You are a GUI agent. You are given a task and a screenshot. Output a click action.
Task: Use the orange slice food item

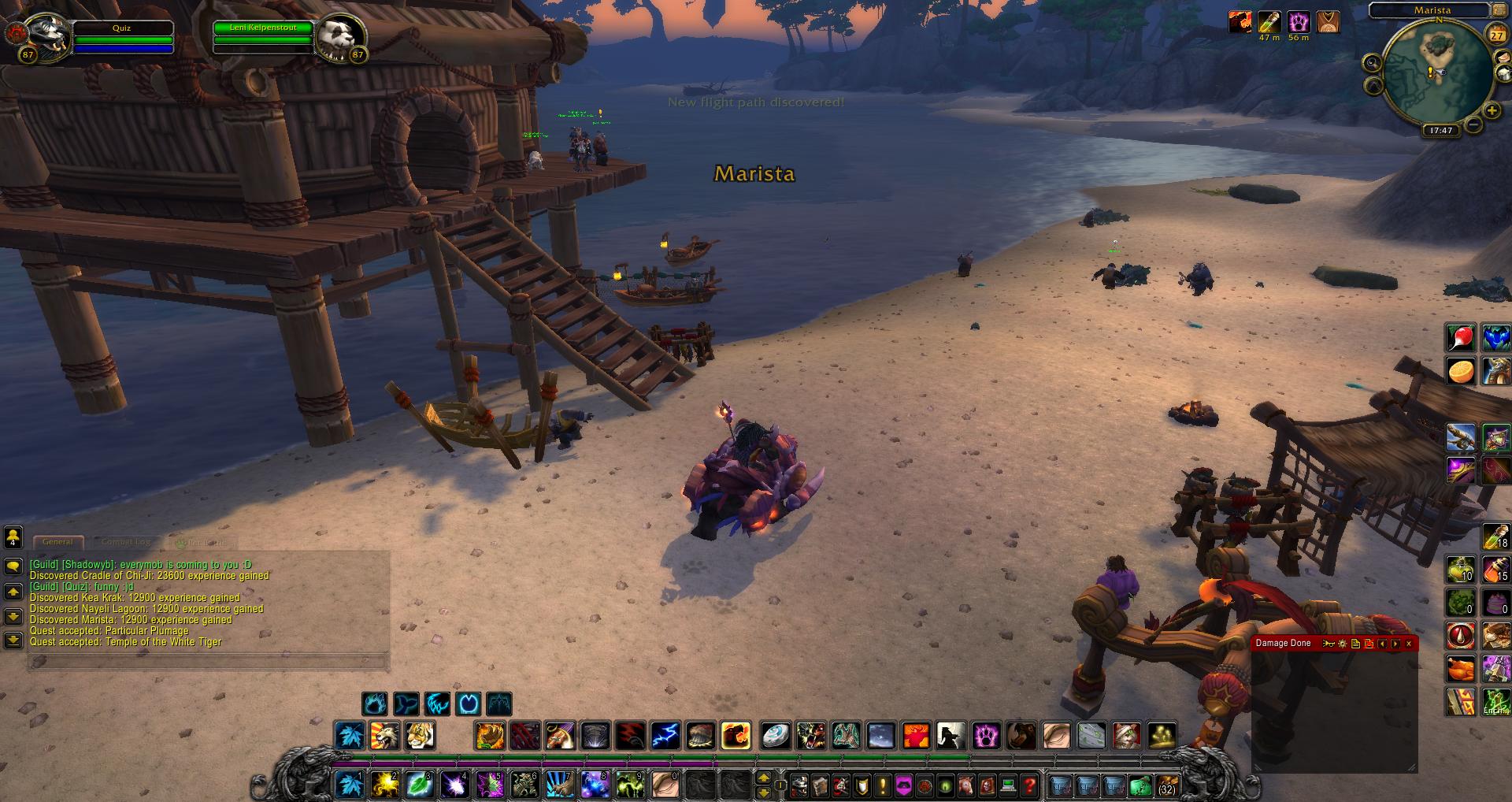(1461, 370)
